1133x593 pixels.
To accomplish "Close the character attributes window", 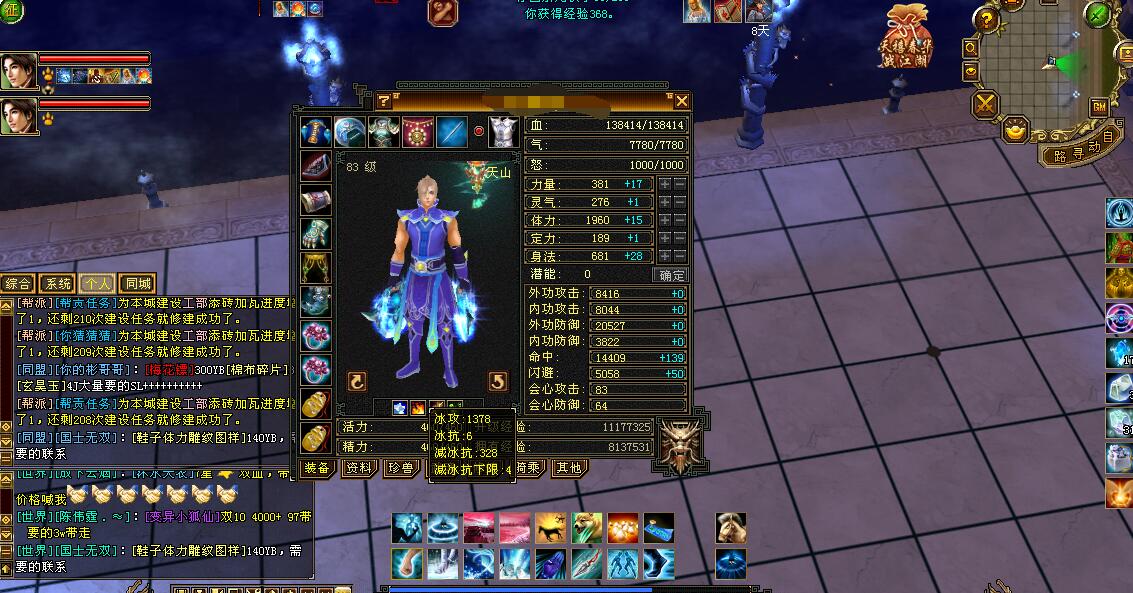I will (682, 100).
